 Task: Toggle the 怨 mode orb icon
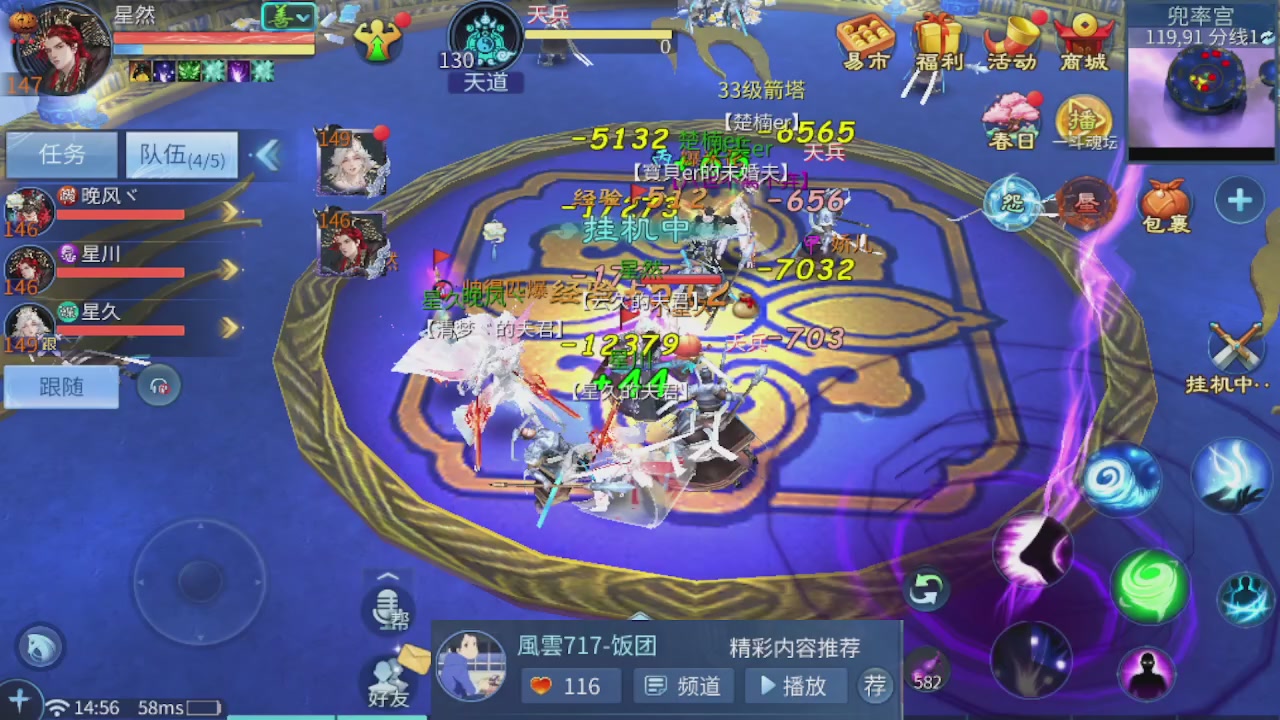click(1013, 200)
